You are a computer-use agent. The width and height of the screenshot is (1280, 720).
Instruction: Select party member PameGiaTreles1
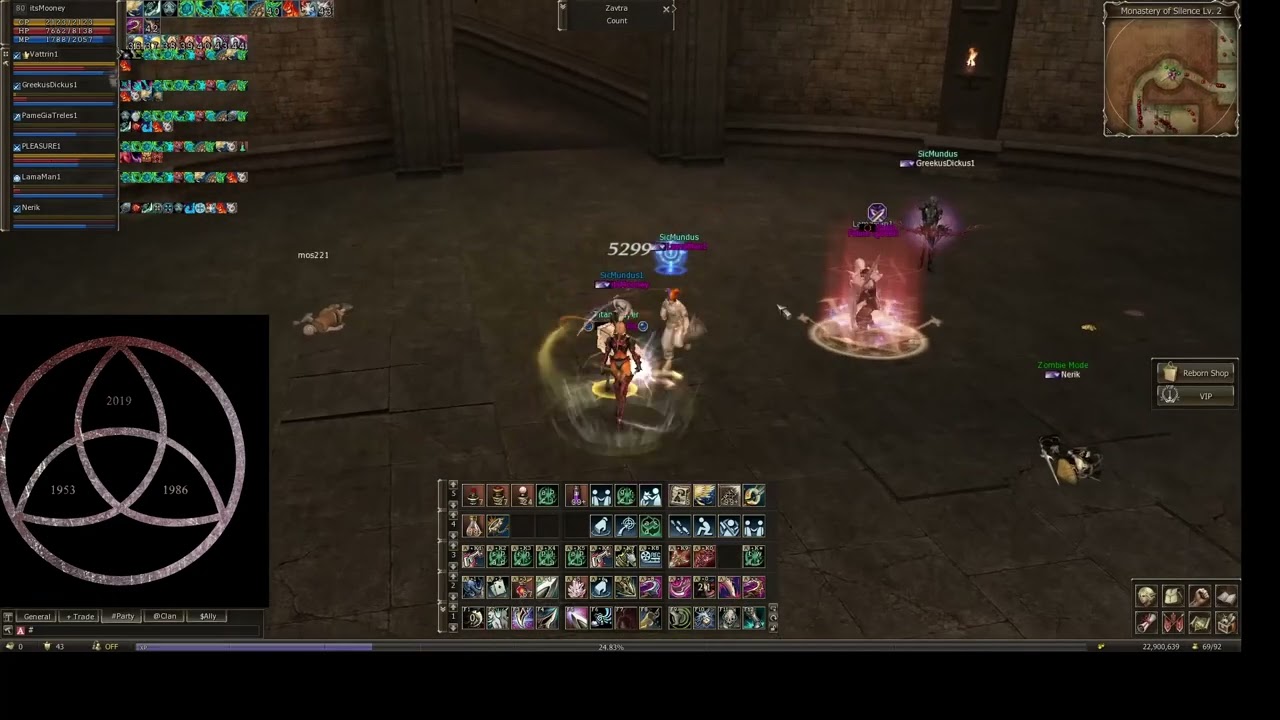click(50, 116)
